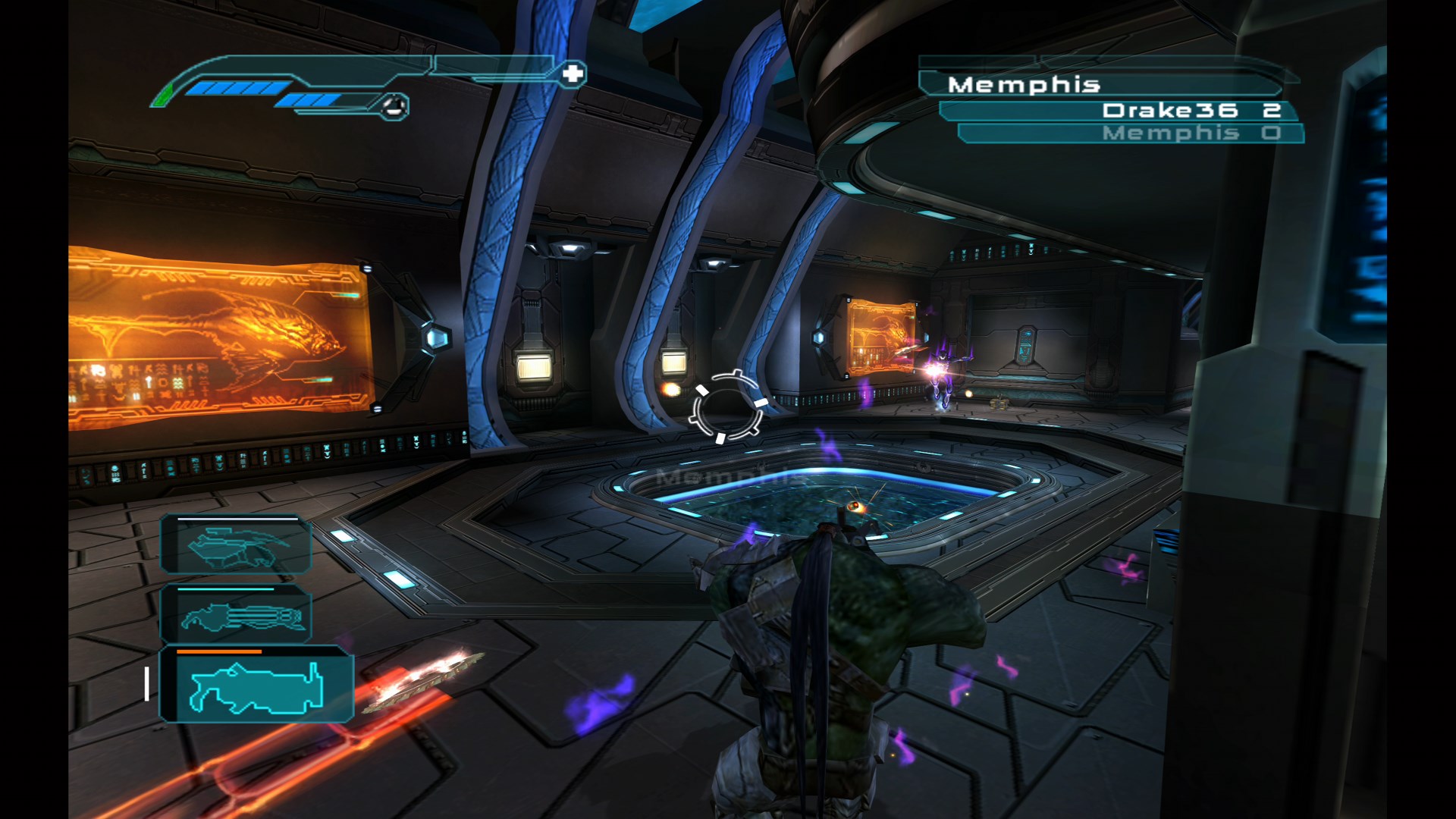
Task: Click the health cross icon top left
Action: 574,74
